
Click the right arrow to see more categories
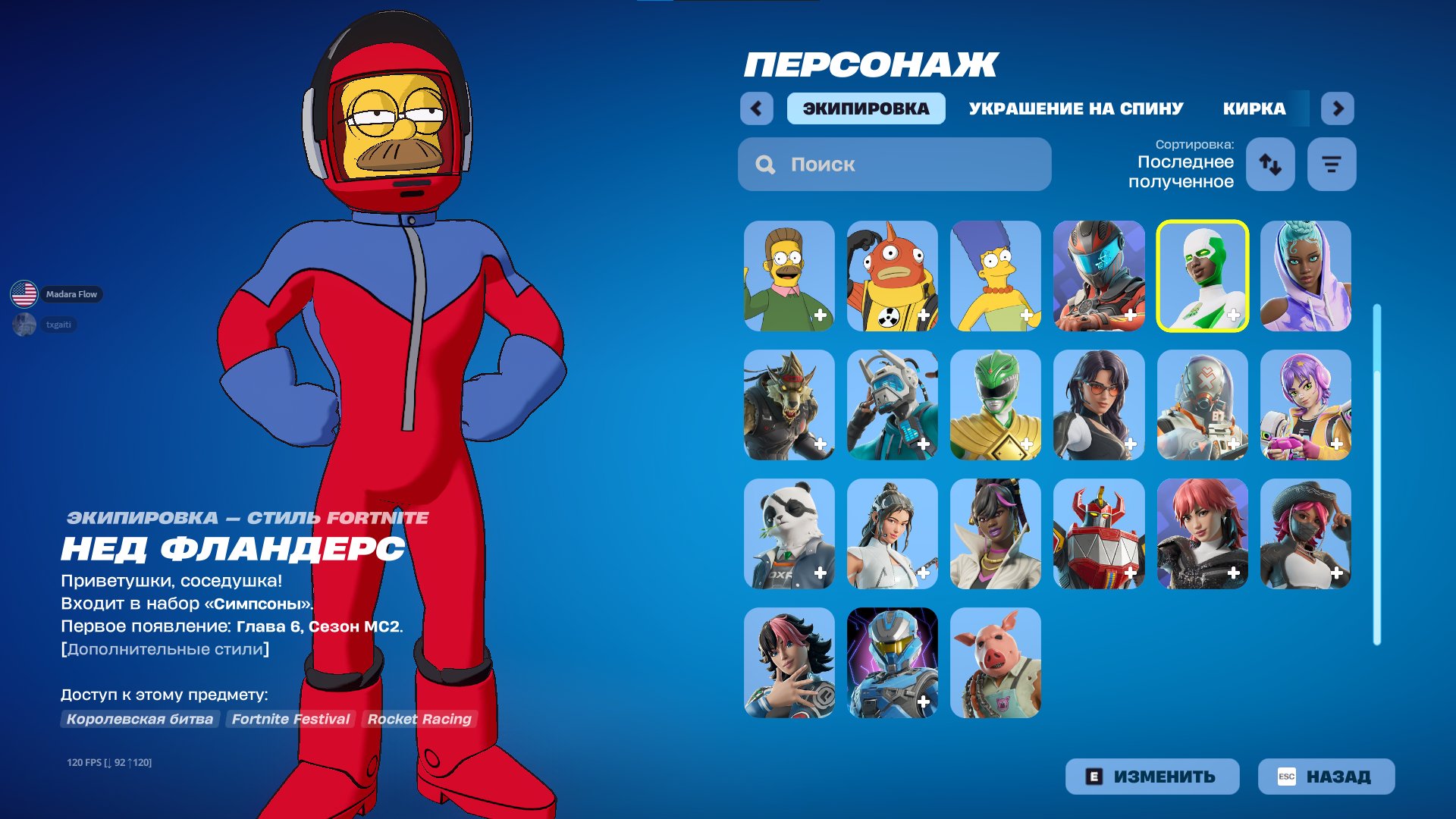1338,108
